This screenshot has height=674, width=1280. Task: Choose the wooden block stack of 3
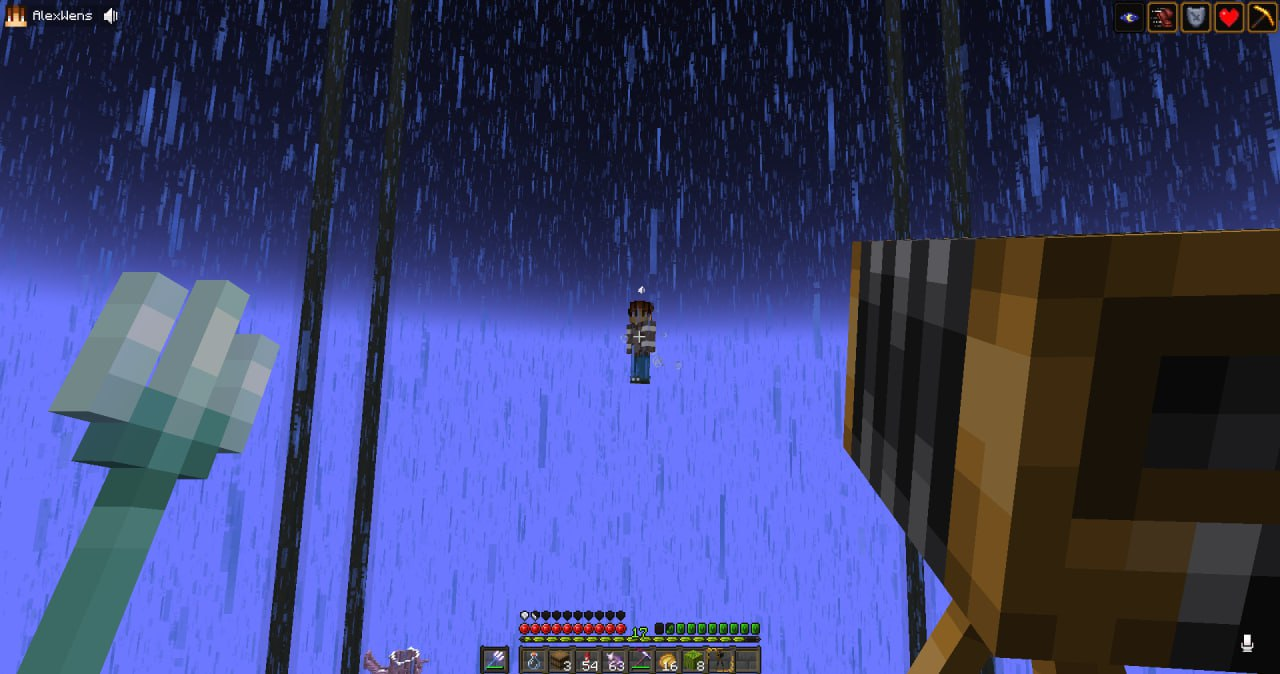(x=560, y=661)
